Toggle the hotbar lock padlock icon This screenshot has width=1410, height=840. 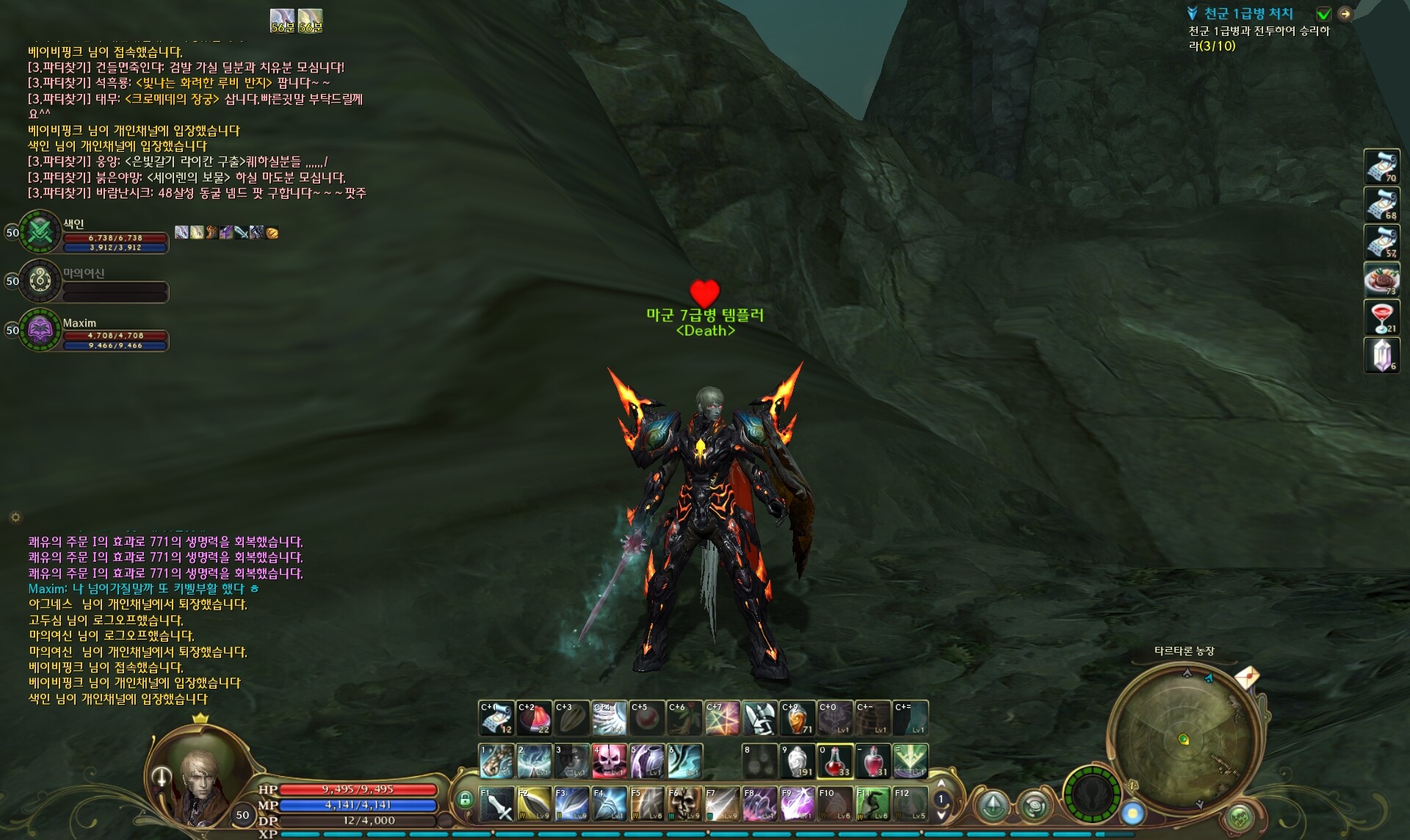click(464, 800)
